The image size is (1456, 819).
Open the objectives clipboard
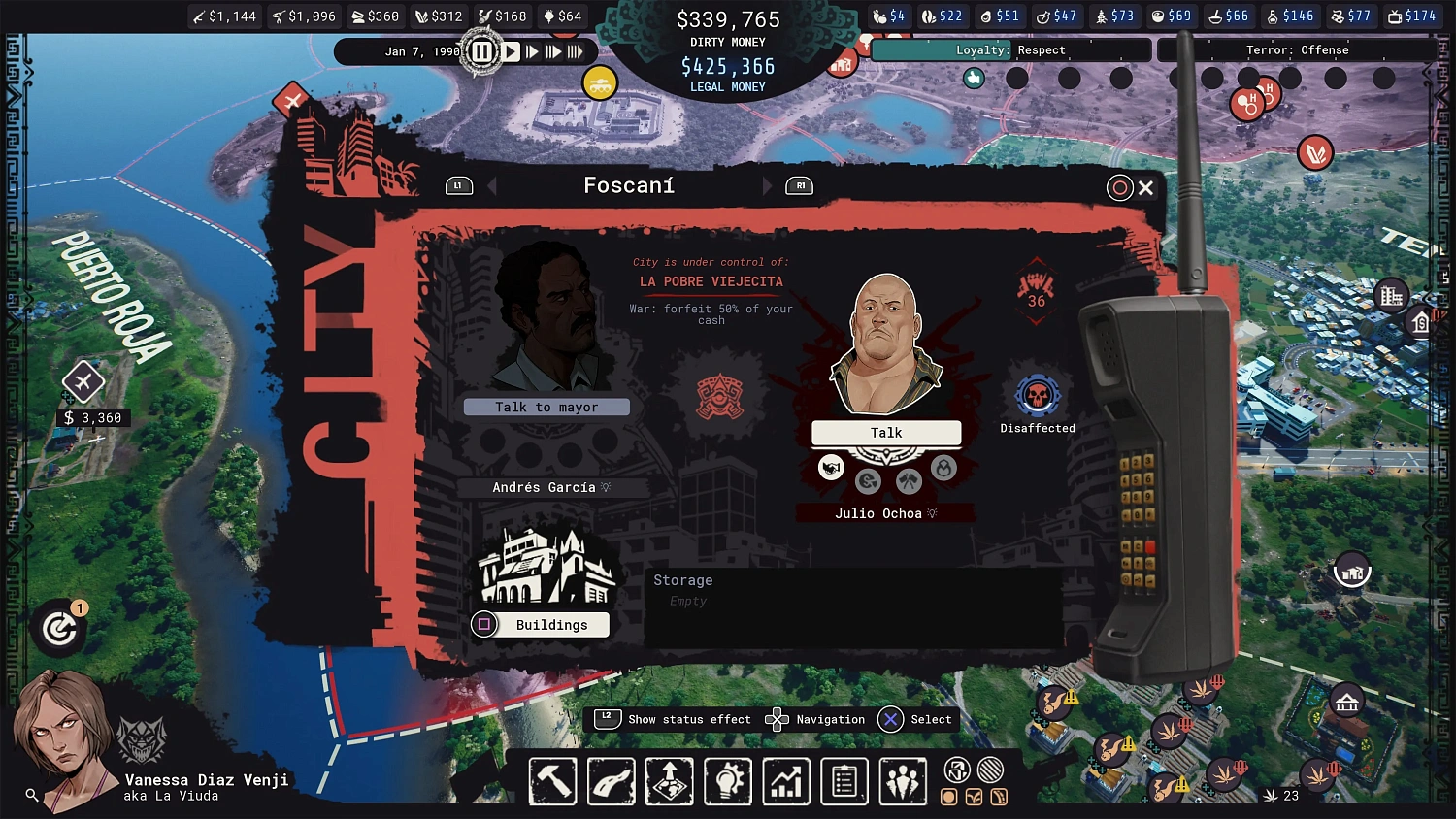(x=844, y=781)
